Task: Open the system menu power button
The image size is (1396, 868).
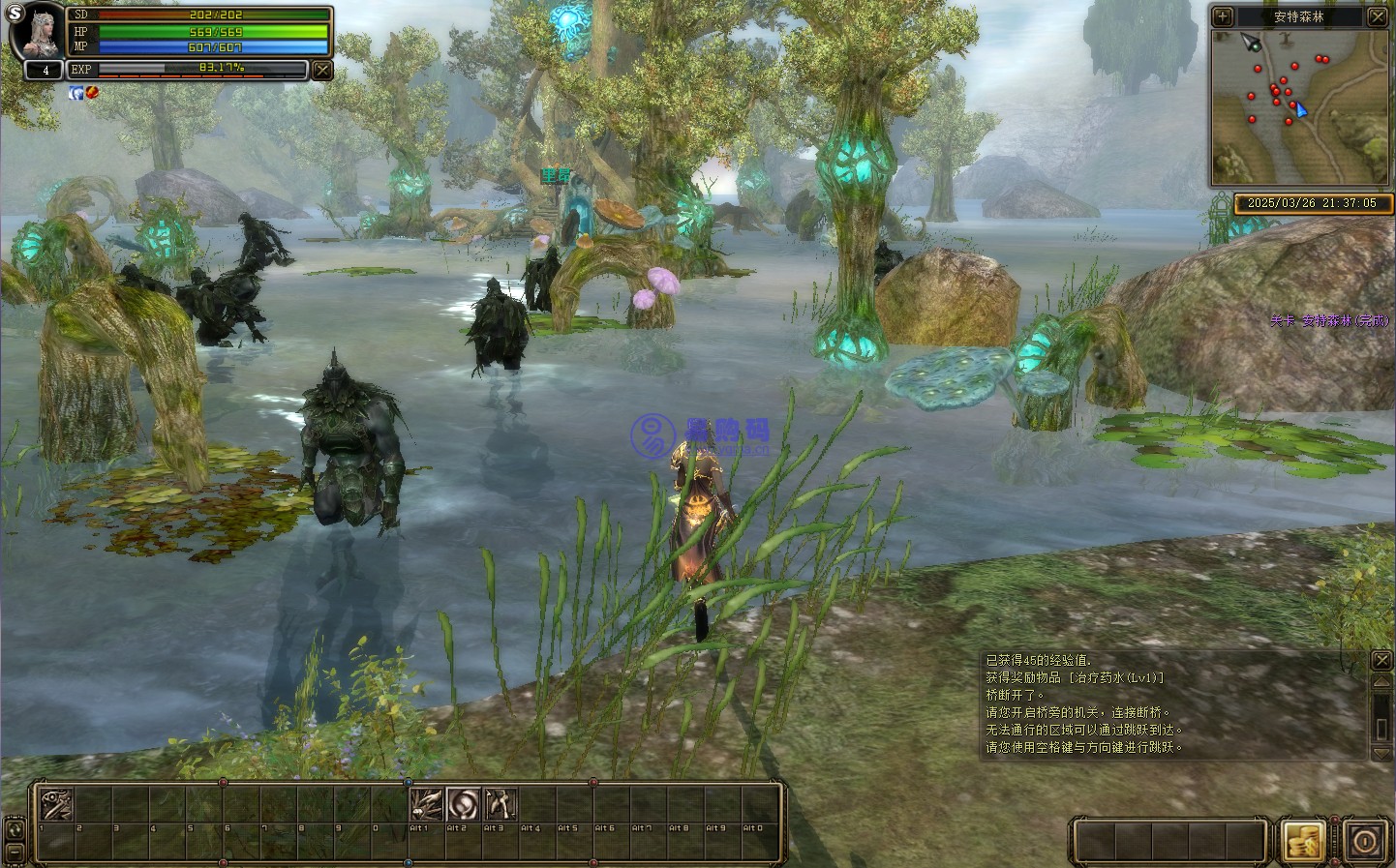Action: (1365, 840)
